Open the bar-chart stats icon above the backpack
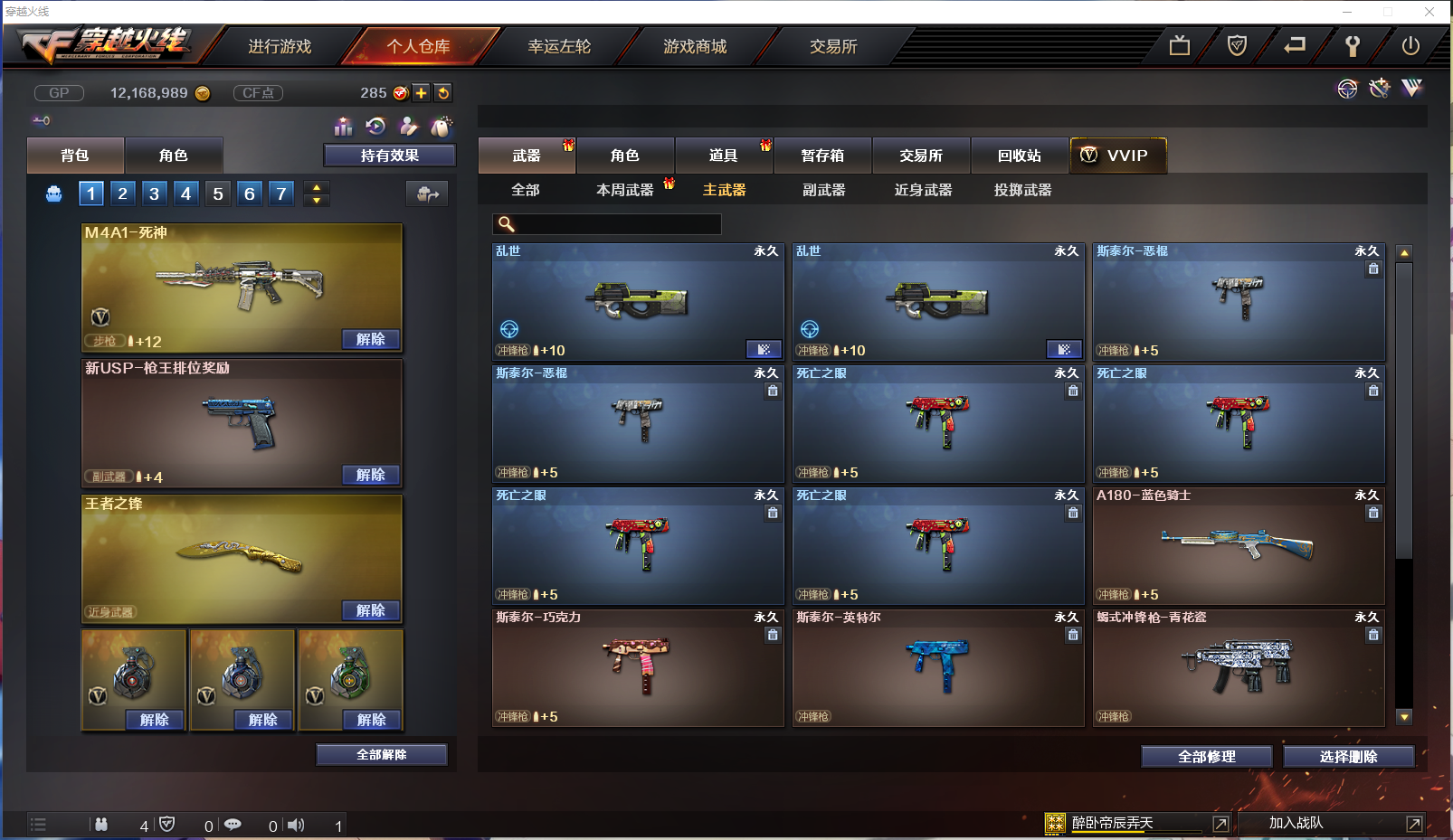1453x840 pixels. point(343,127)
